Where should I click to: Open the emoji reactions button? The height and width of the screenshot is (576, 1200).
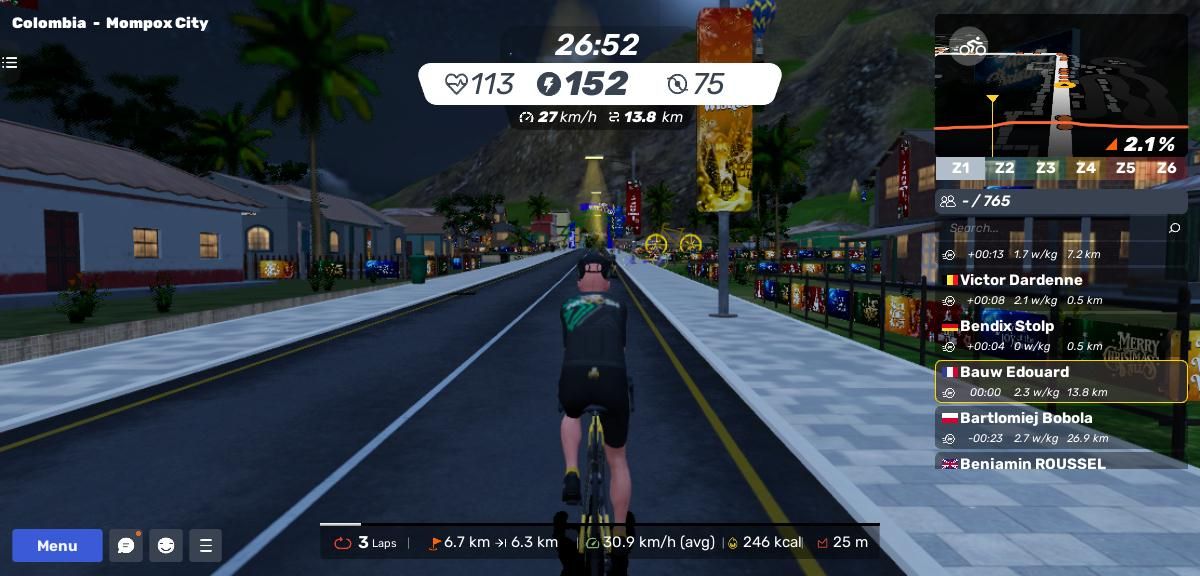pos(166,545)
